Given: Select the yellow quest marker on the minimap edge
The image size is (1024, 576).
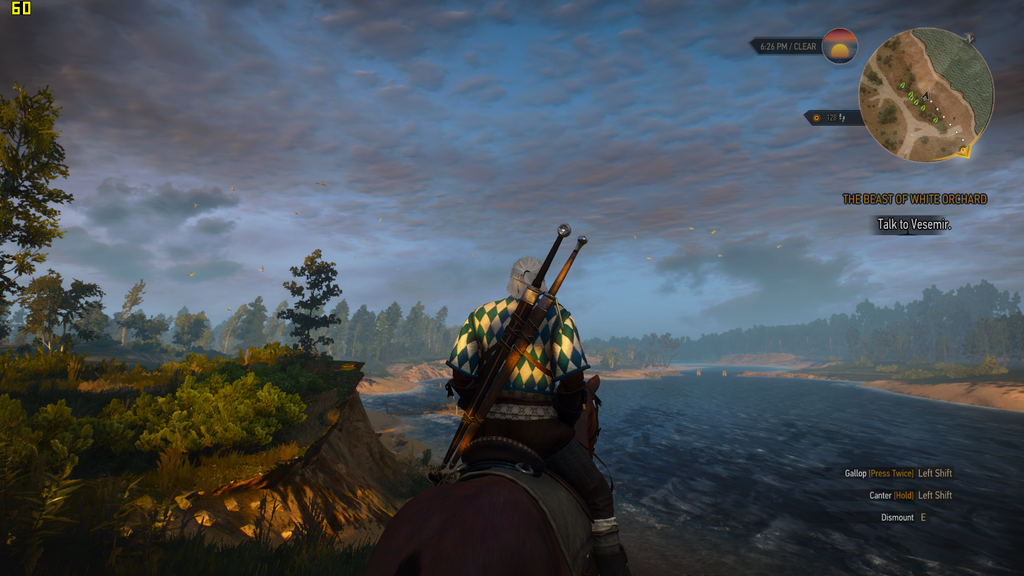Looking at the screenshot, I should [963, 151].
